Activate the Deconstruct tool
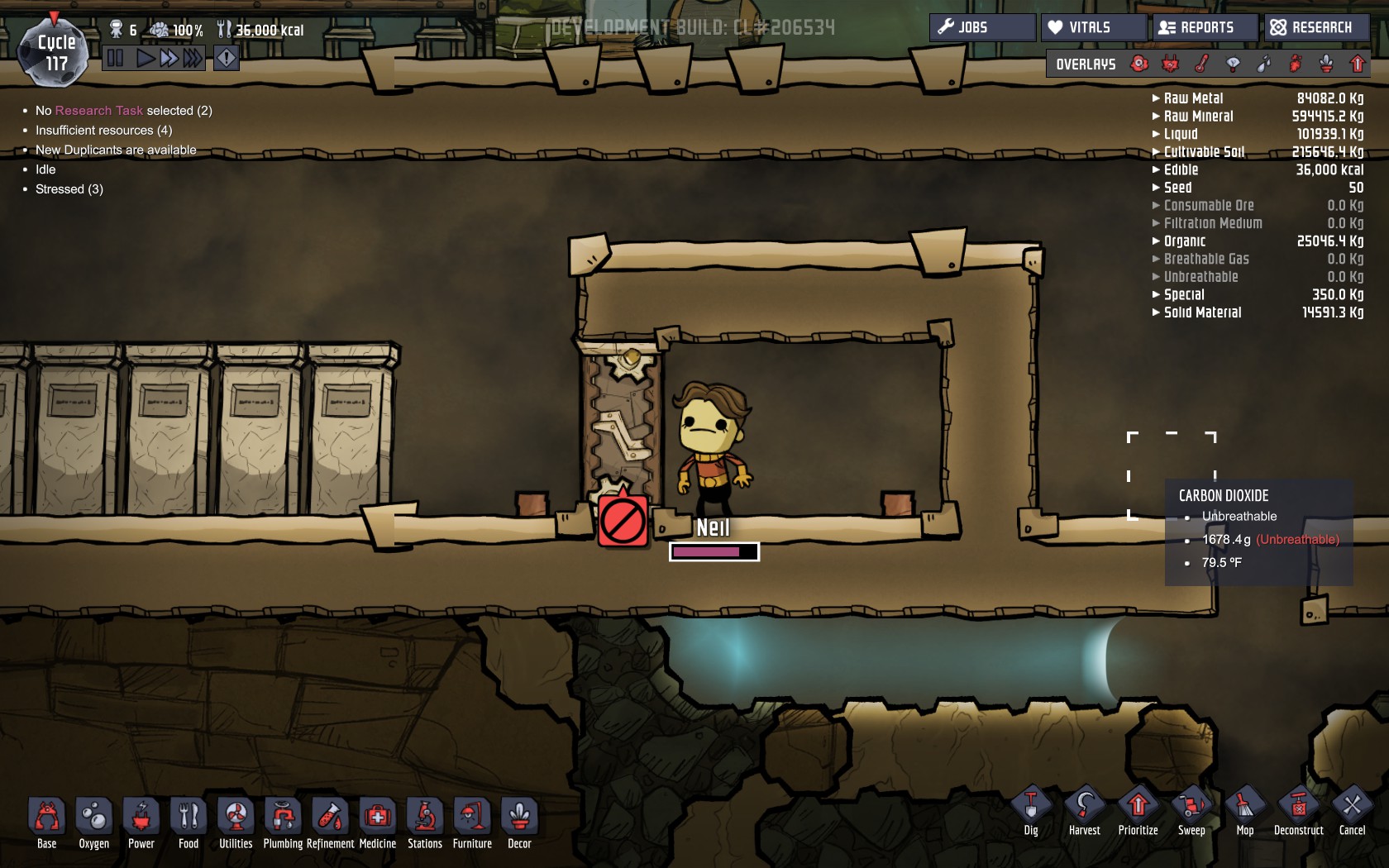The image size is (1389, 868). tap(1299, 809)
